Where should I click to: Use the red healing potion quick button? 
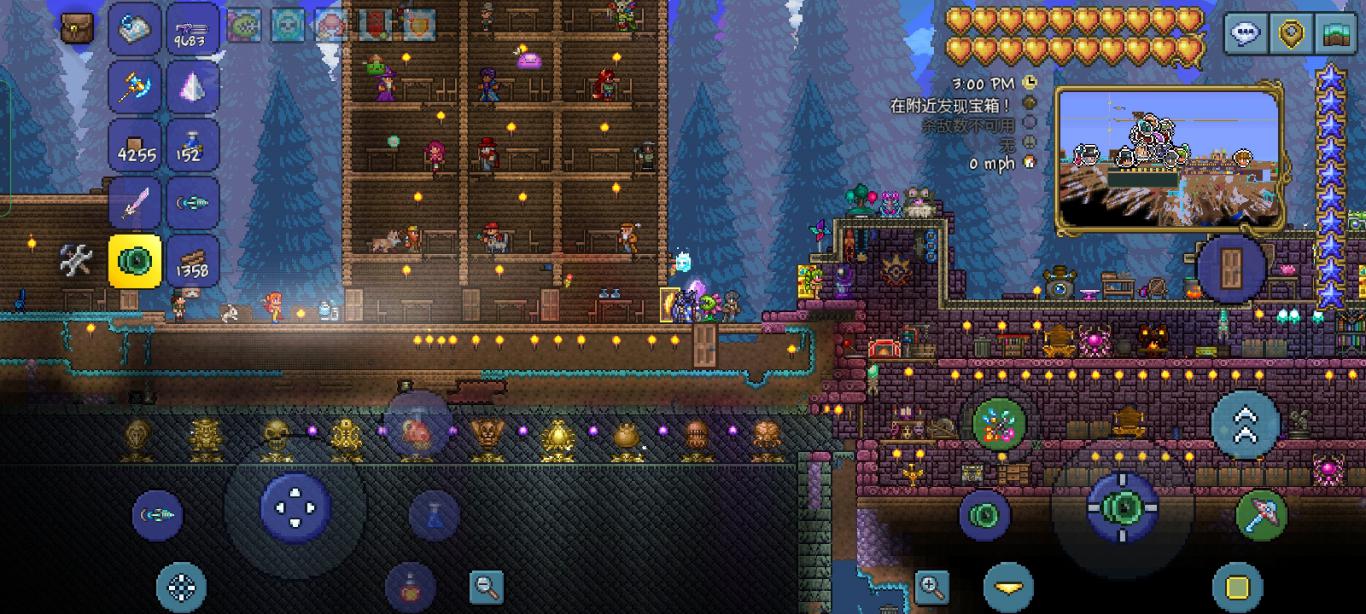click(410, 587)
